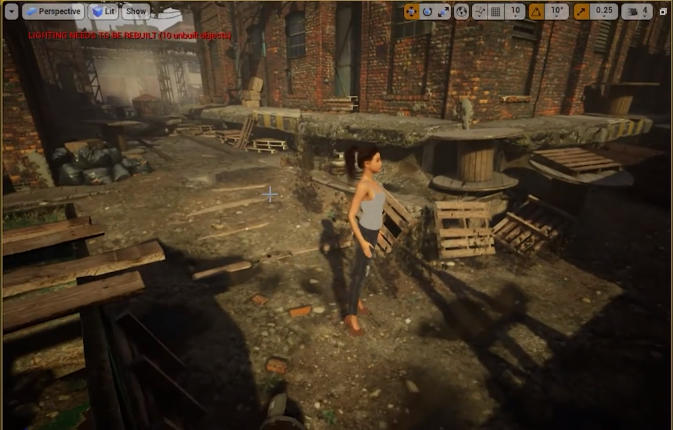
Task: Open the Show flags menu
Action: pos(136,11)
